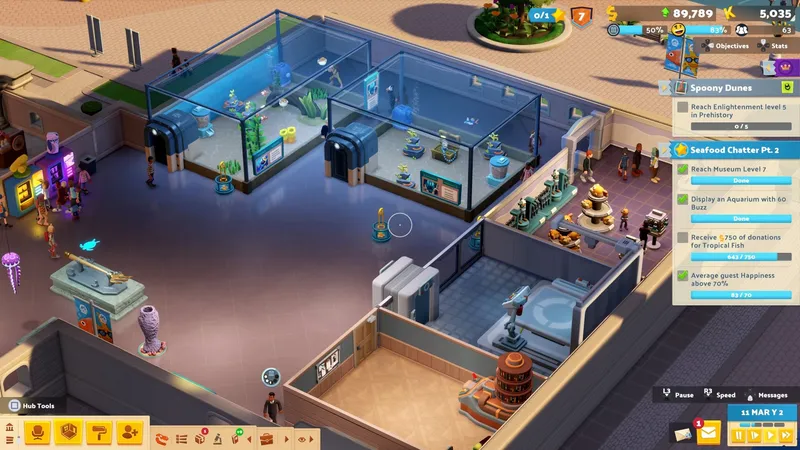
Task: Open the briefcase management menu
Action: coord(266,438)
